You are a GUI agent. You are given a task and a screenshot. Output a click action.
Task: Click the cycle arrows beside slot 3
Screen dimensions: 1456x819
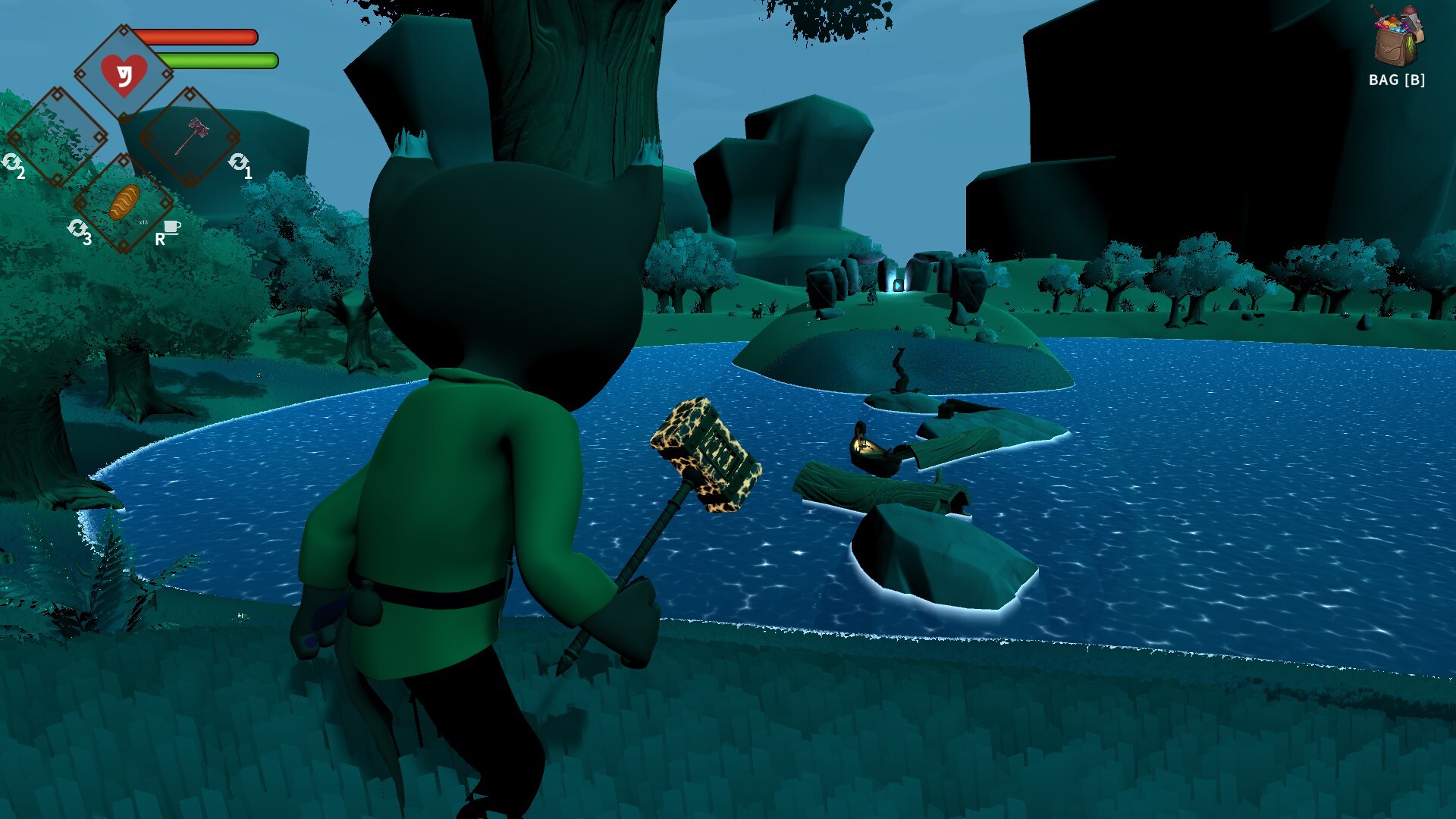pyautogui.click(x=80, y=227)
